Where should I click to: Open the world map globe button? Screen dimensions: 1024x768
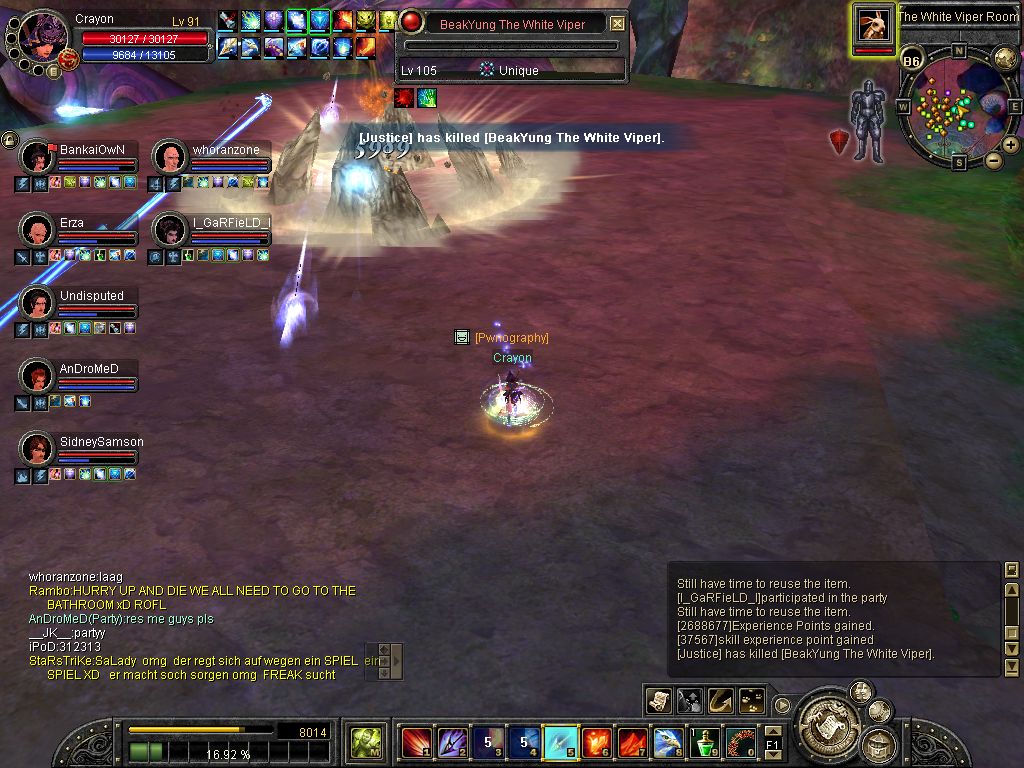coord(1005,57)
